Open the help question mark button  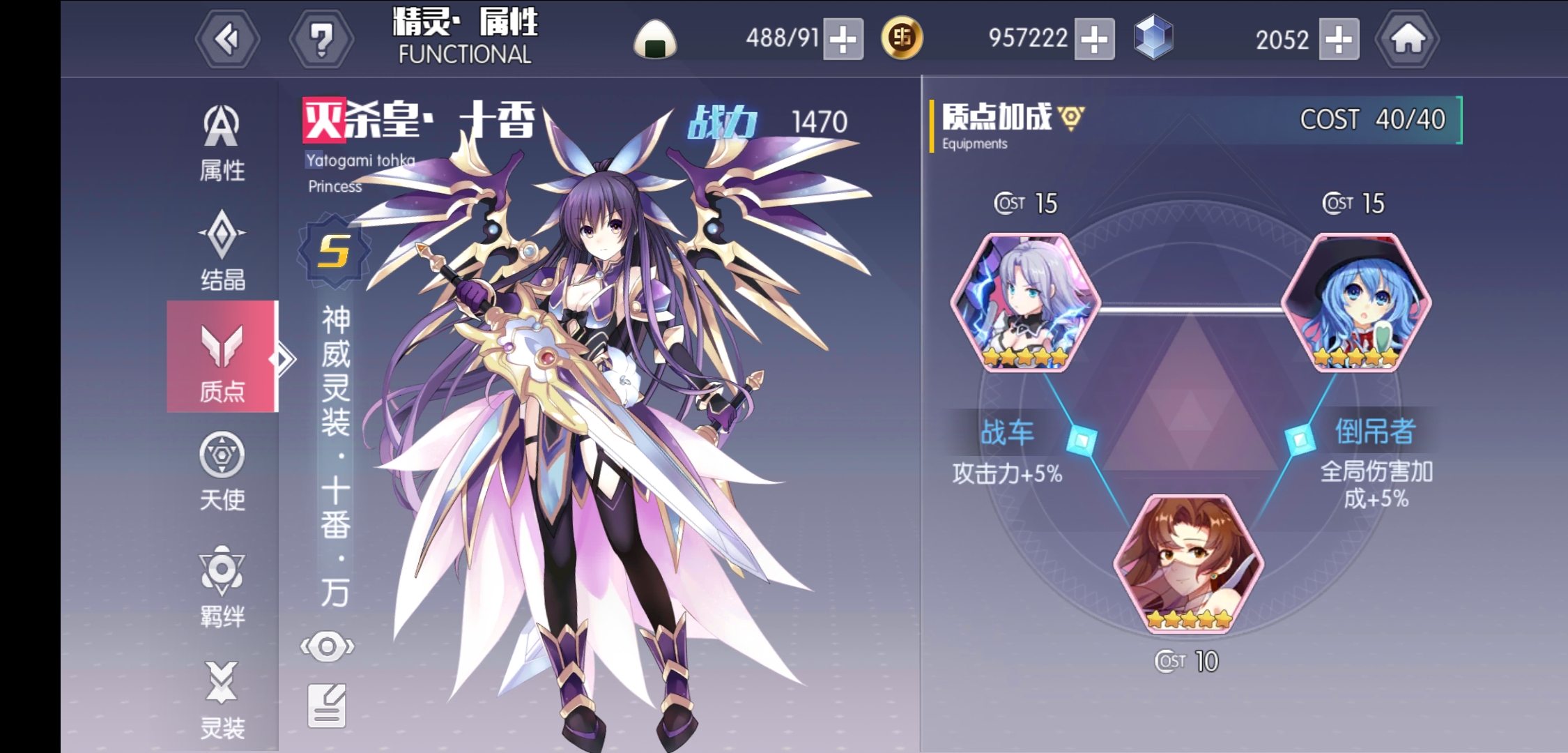tap(321, 38)
